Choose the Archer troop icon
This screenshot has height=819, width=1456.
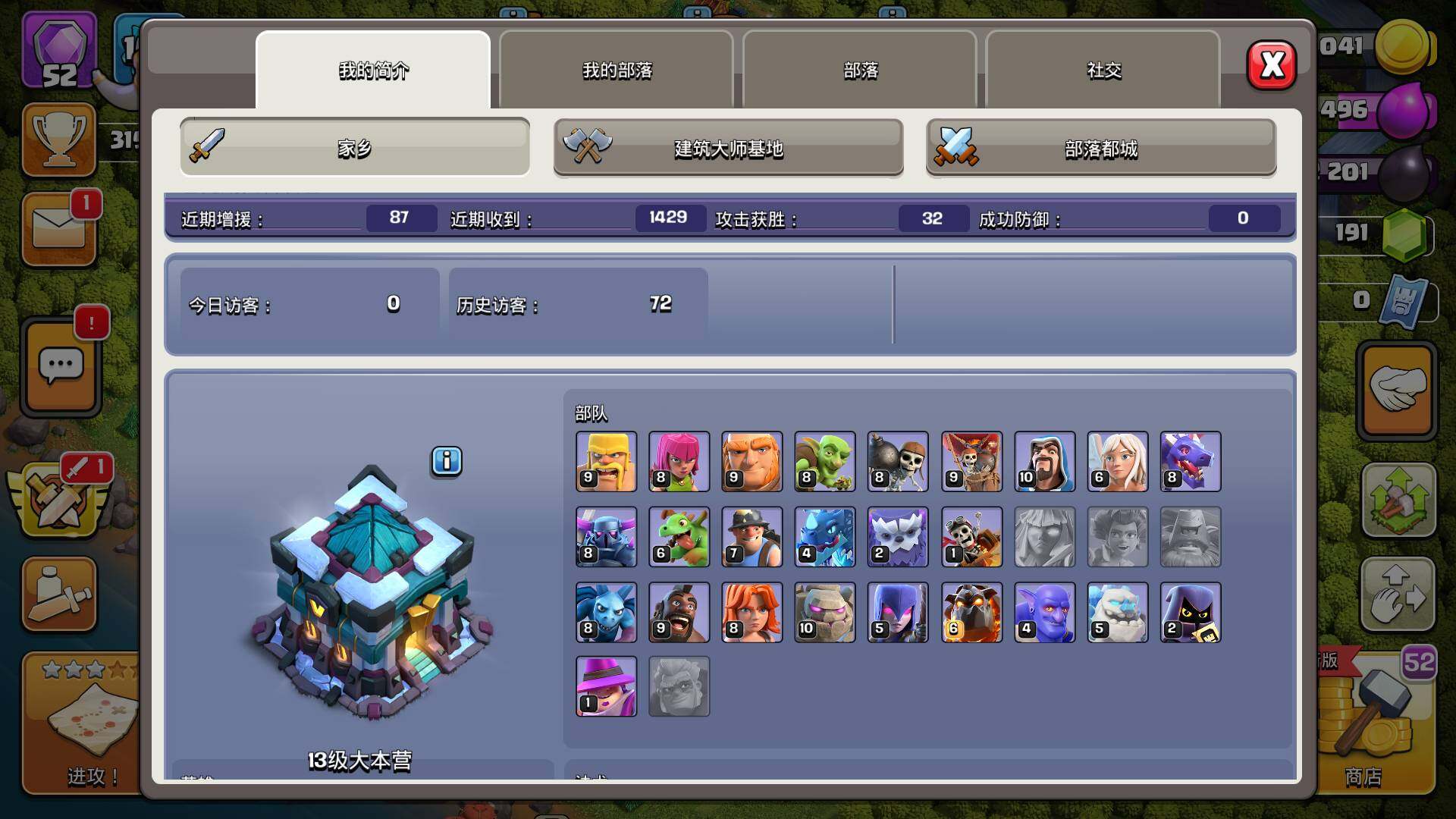pyautogui.click(x=679, y=461)
